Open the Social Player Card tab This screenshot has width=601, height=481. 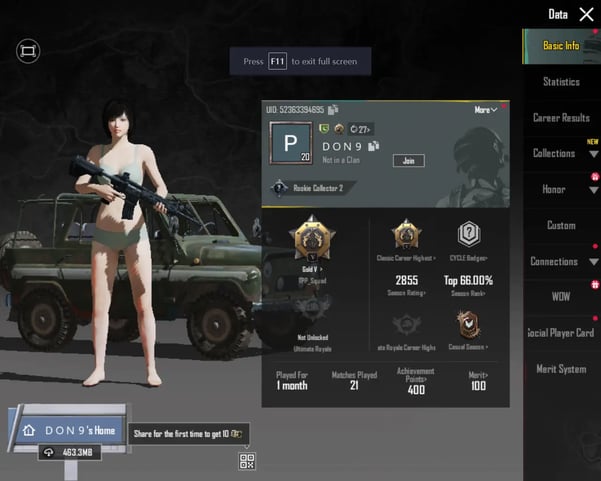point(561,333)
